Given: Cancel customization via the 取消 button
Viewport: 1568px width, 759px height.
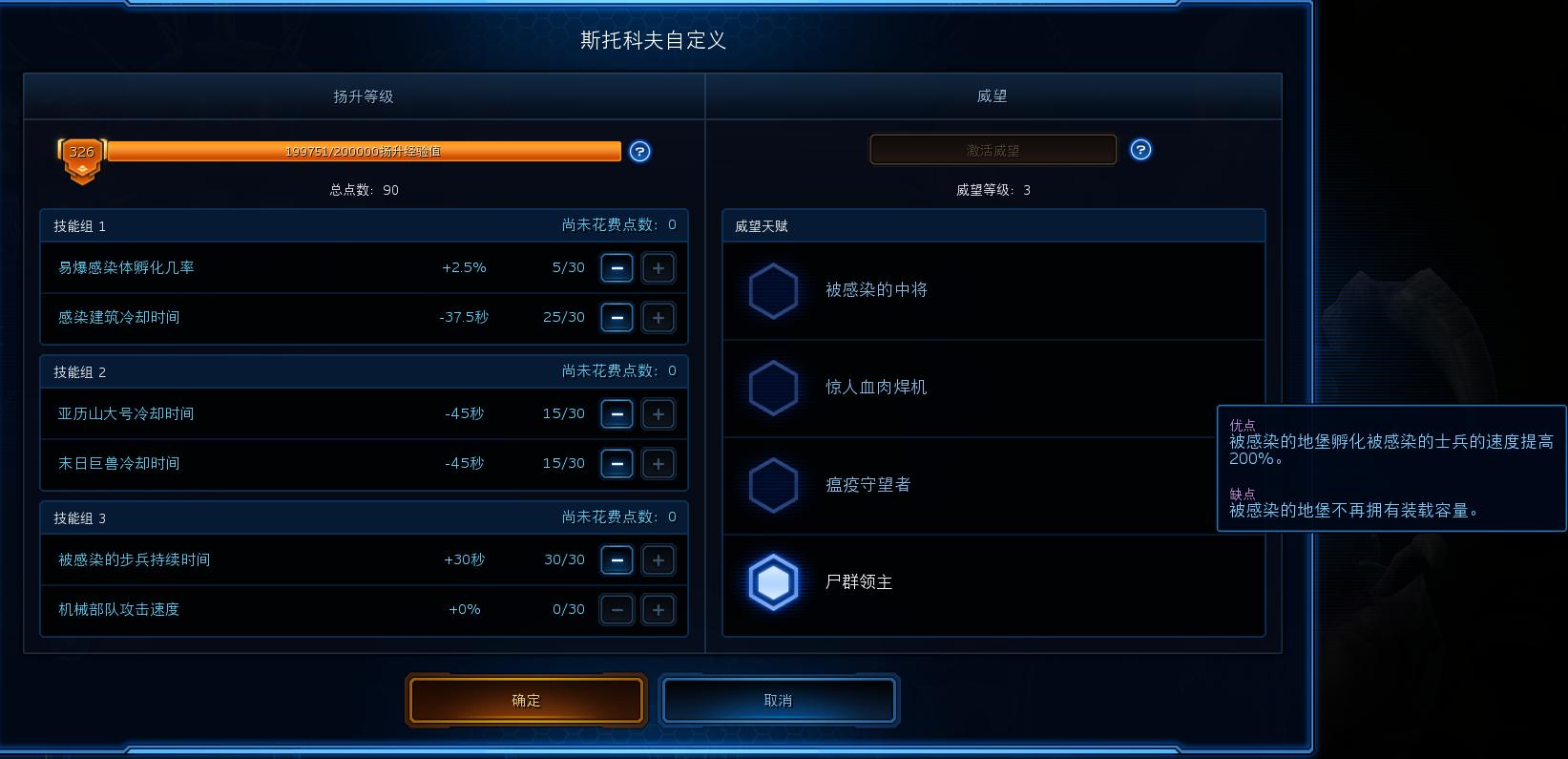Looking at the screenshot, I should coord(779,700).
